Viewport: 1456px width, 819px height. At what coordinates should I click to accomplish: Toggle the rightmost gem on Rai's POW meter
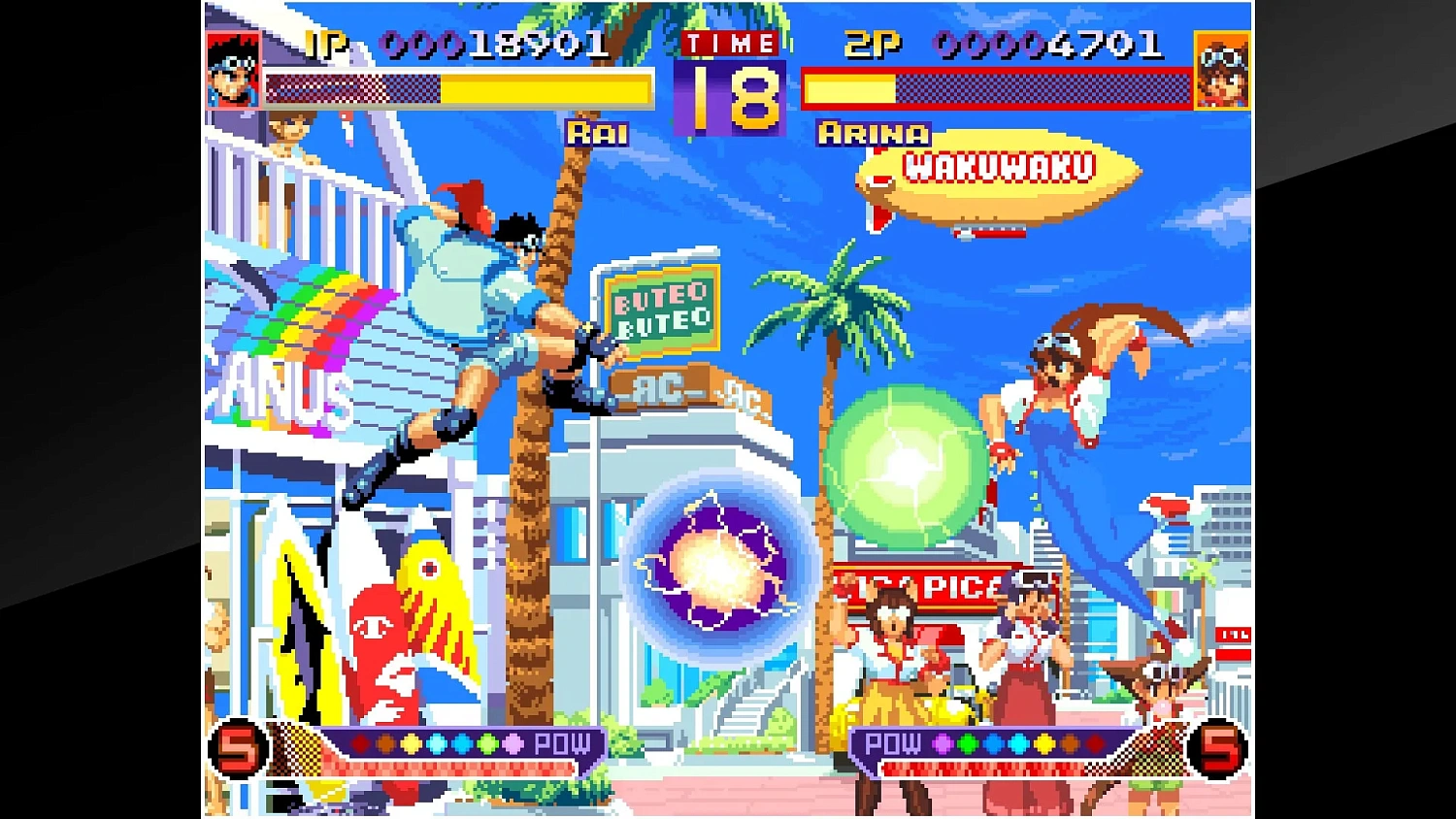(512, 742)
